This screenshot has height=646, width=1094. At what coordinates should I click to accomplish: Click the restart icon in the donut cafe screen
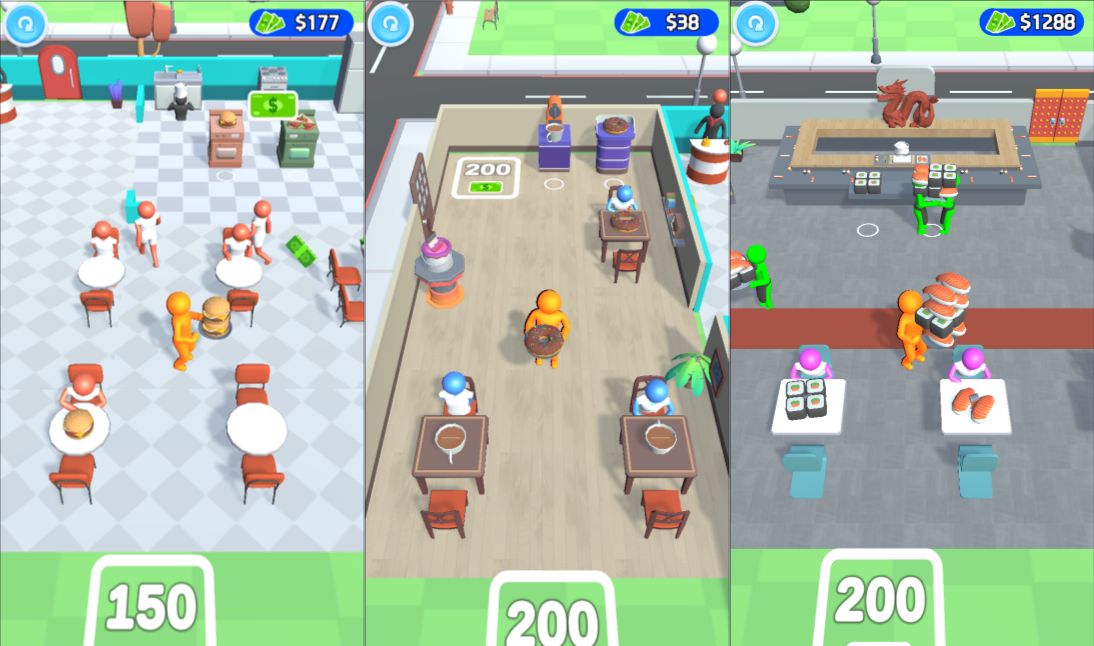click(391, 24)
